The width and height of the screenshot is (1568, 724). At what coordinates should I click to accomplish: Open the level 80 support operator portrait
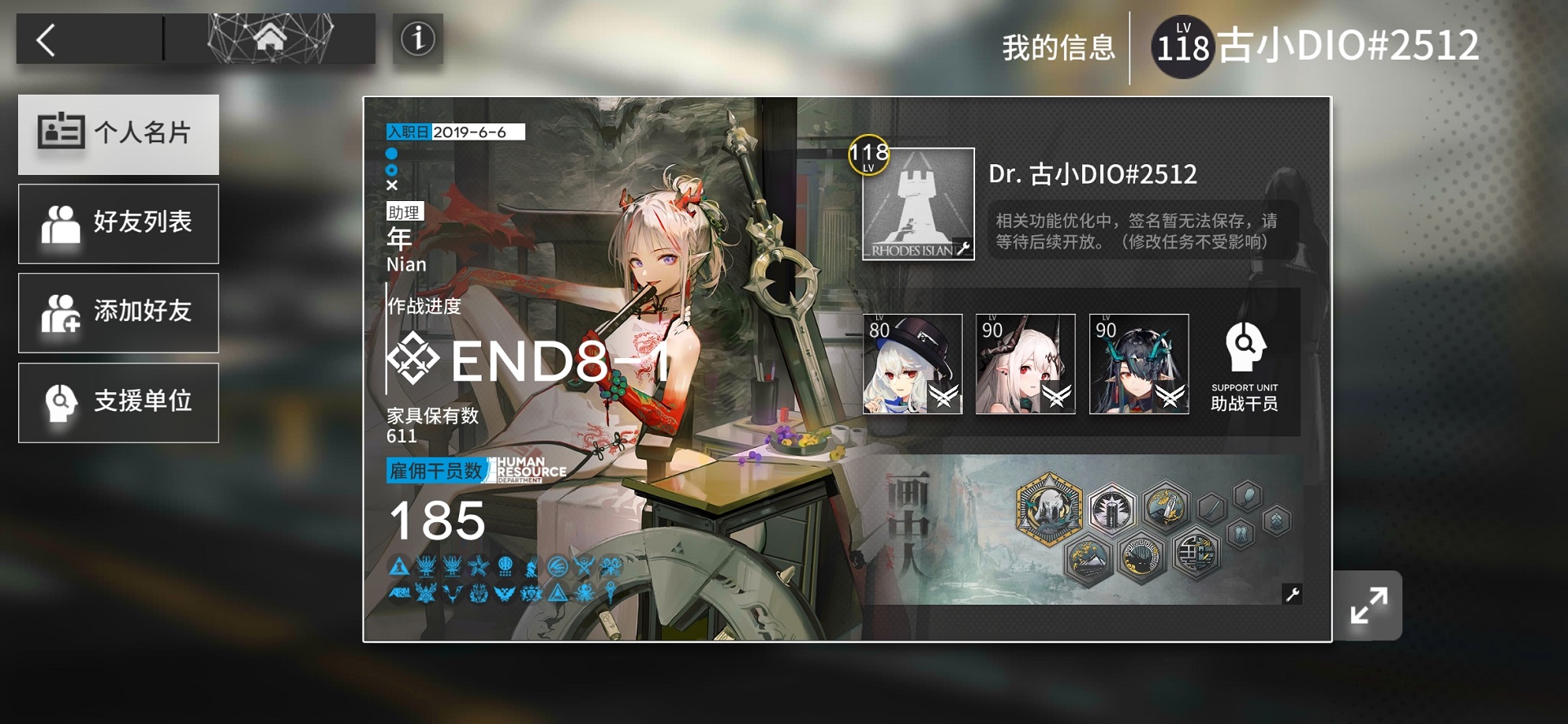[912, 364]
